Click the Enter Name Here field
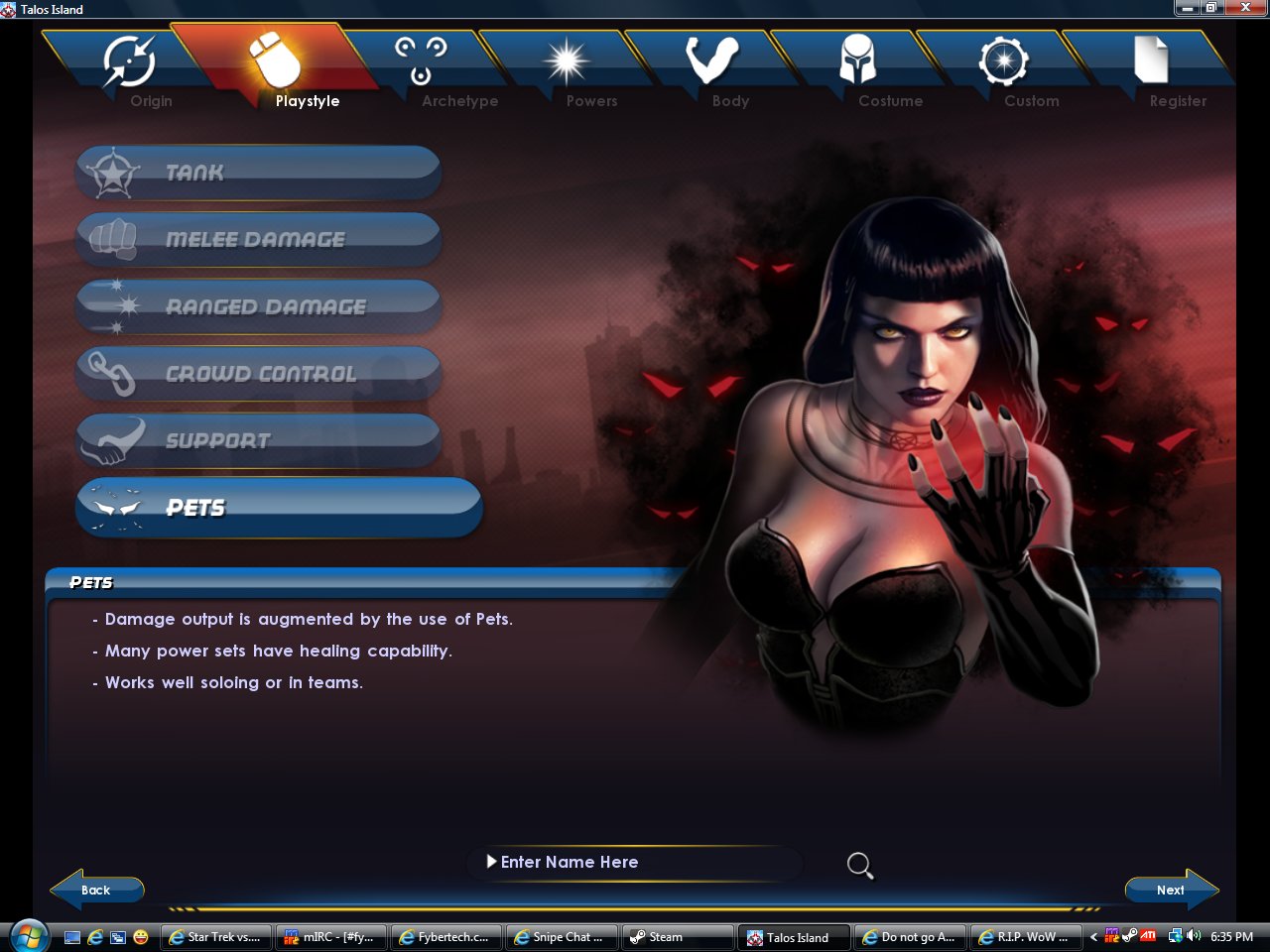Image resolution: width=1270 pixels, height=952 pixels. coord(635,863)
